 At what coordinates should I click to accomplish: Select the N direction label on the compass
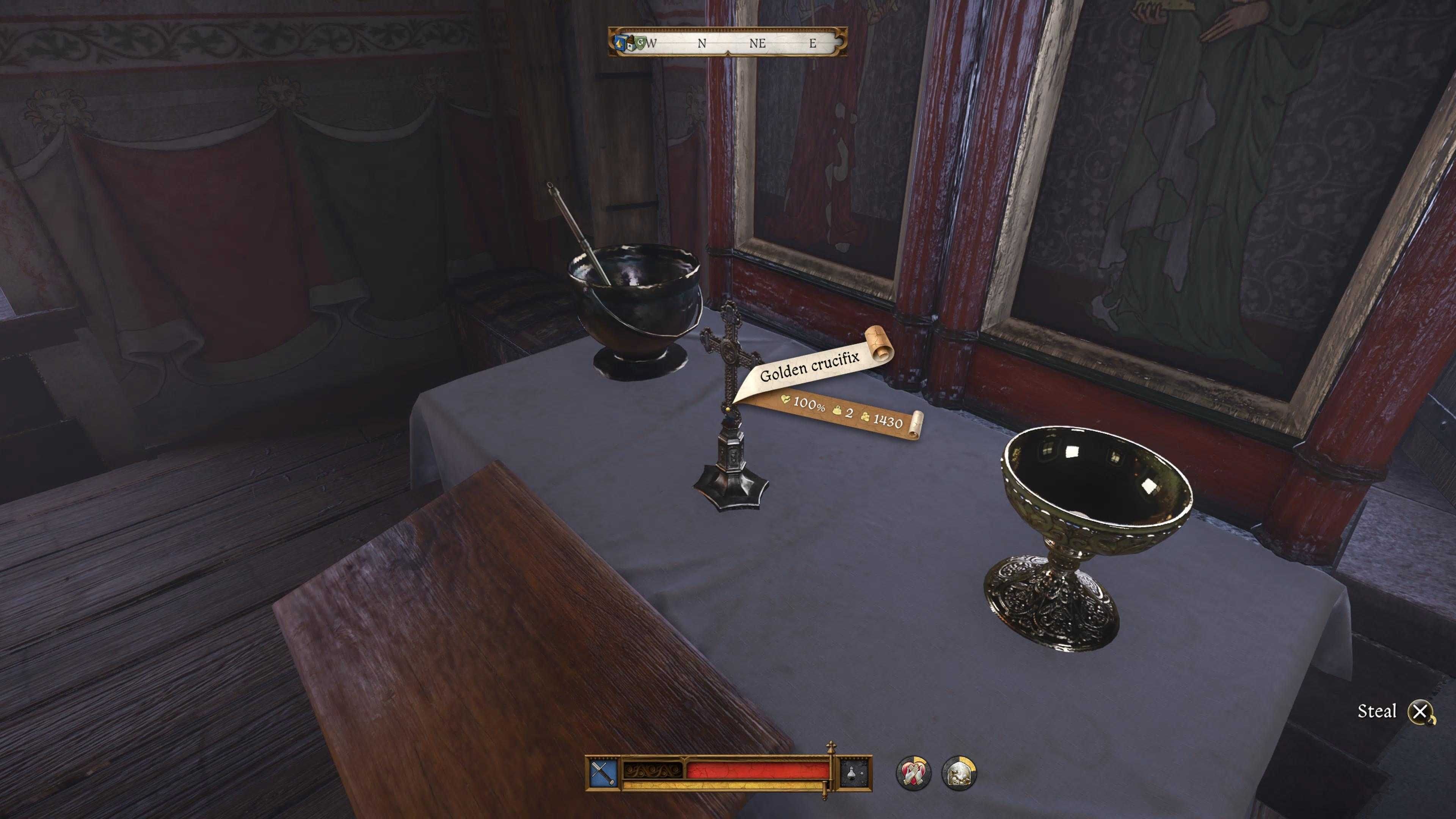coord(701,43)
